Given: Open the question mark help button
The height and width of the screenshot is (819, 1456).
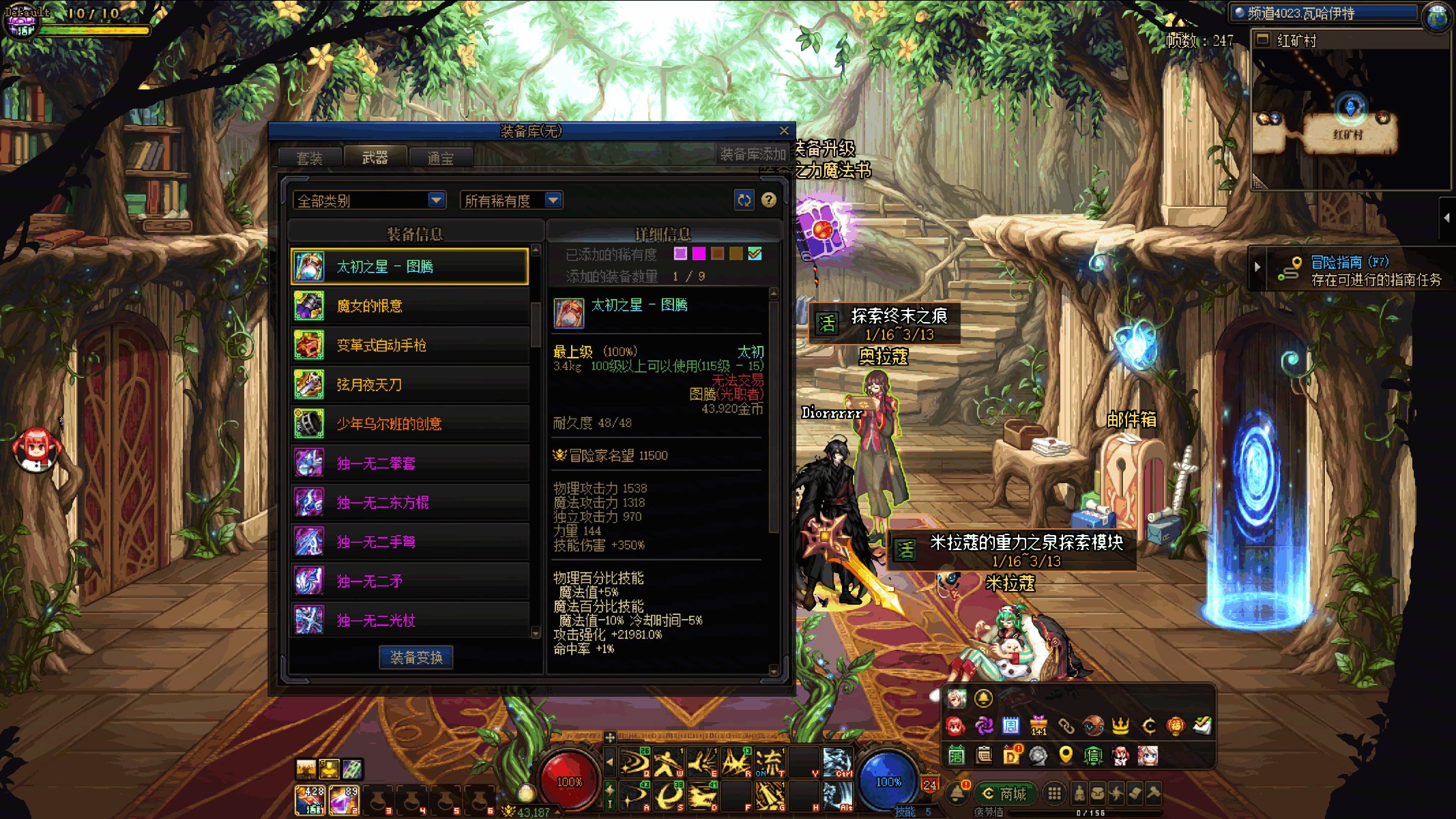Looking at the screenshot, I should 769,200.
